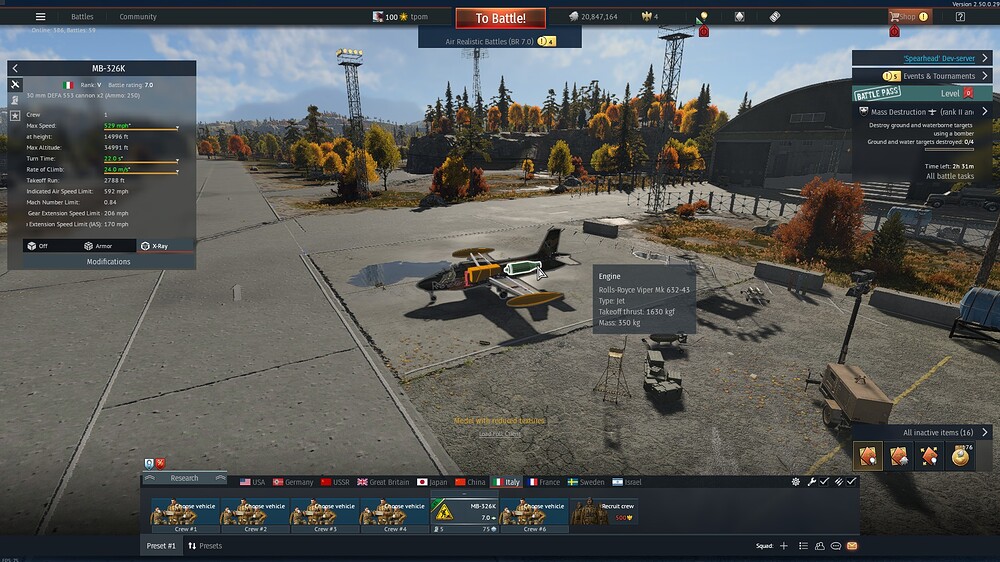Open the Shop
Image resolution: width=1000 pixels, height=562 pixels.
pyautogui.click(x=908, y=16)
